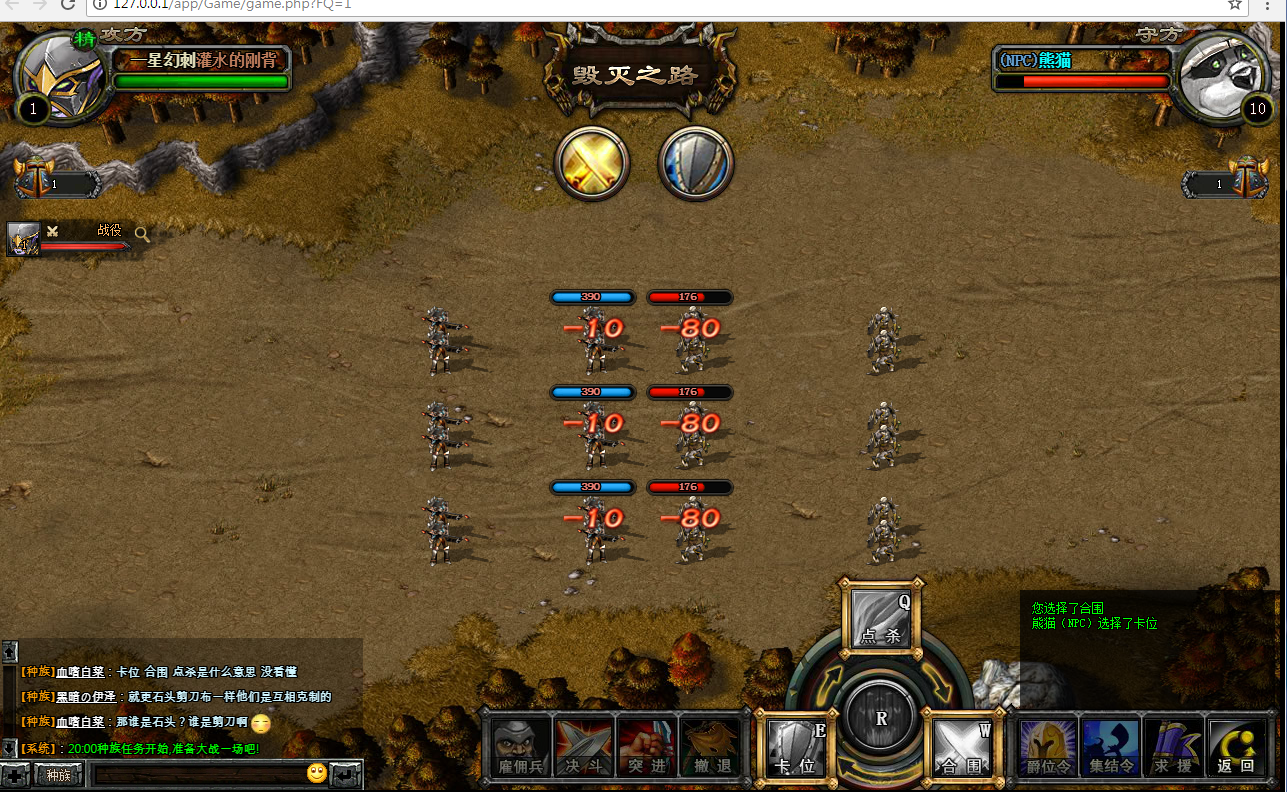Activate the 突进 (charge) icon

(645, 745)
